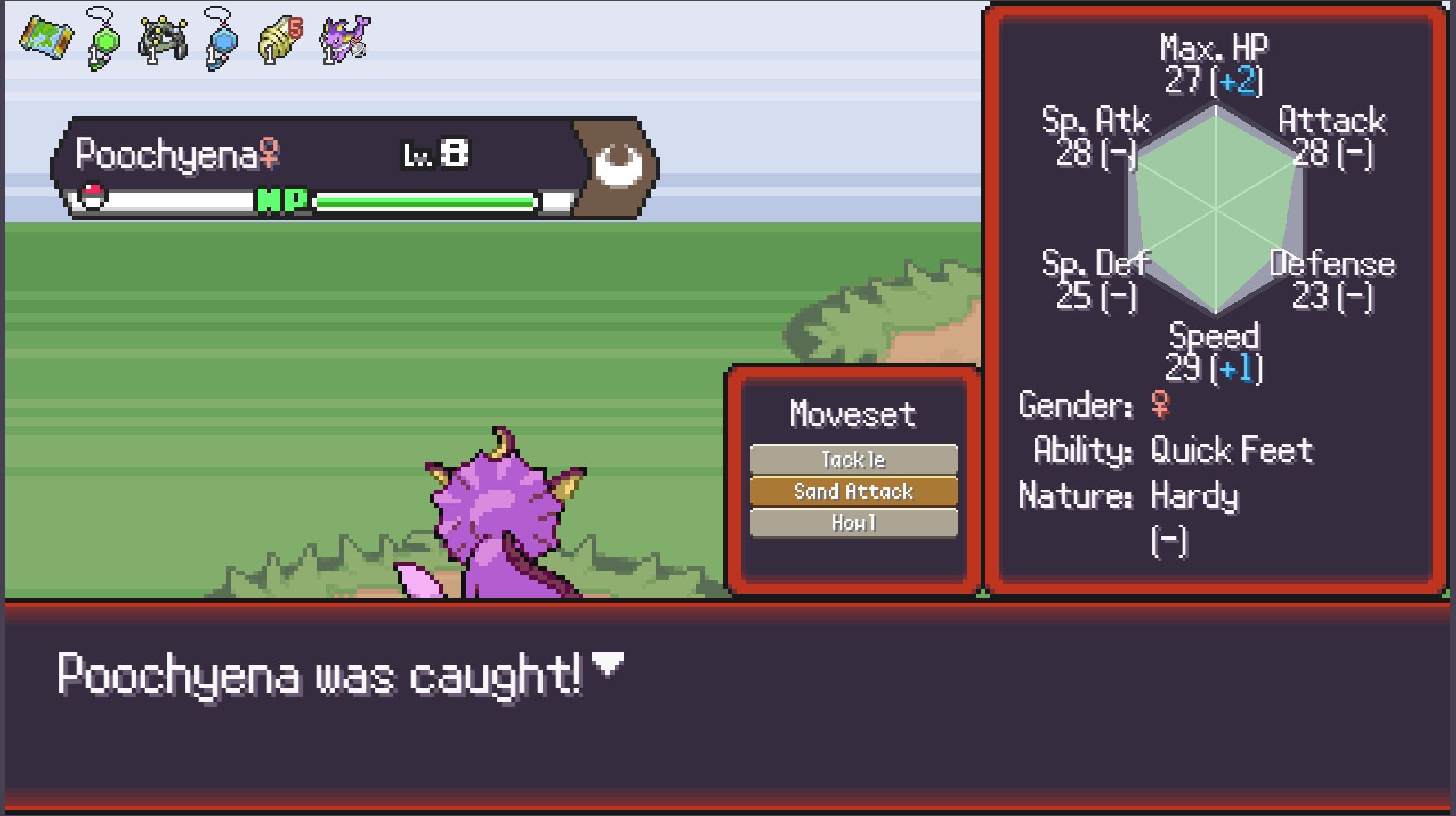The width and height of the screenshot is (1456, 816).
Task: Click Poochyena's green HP bar
Action: (x=424, y=201)
